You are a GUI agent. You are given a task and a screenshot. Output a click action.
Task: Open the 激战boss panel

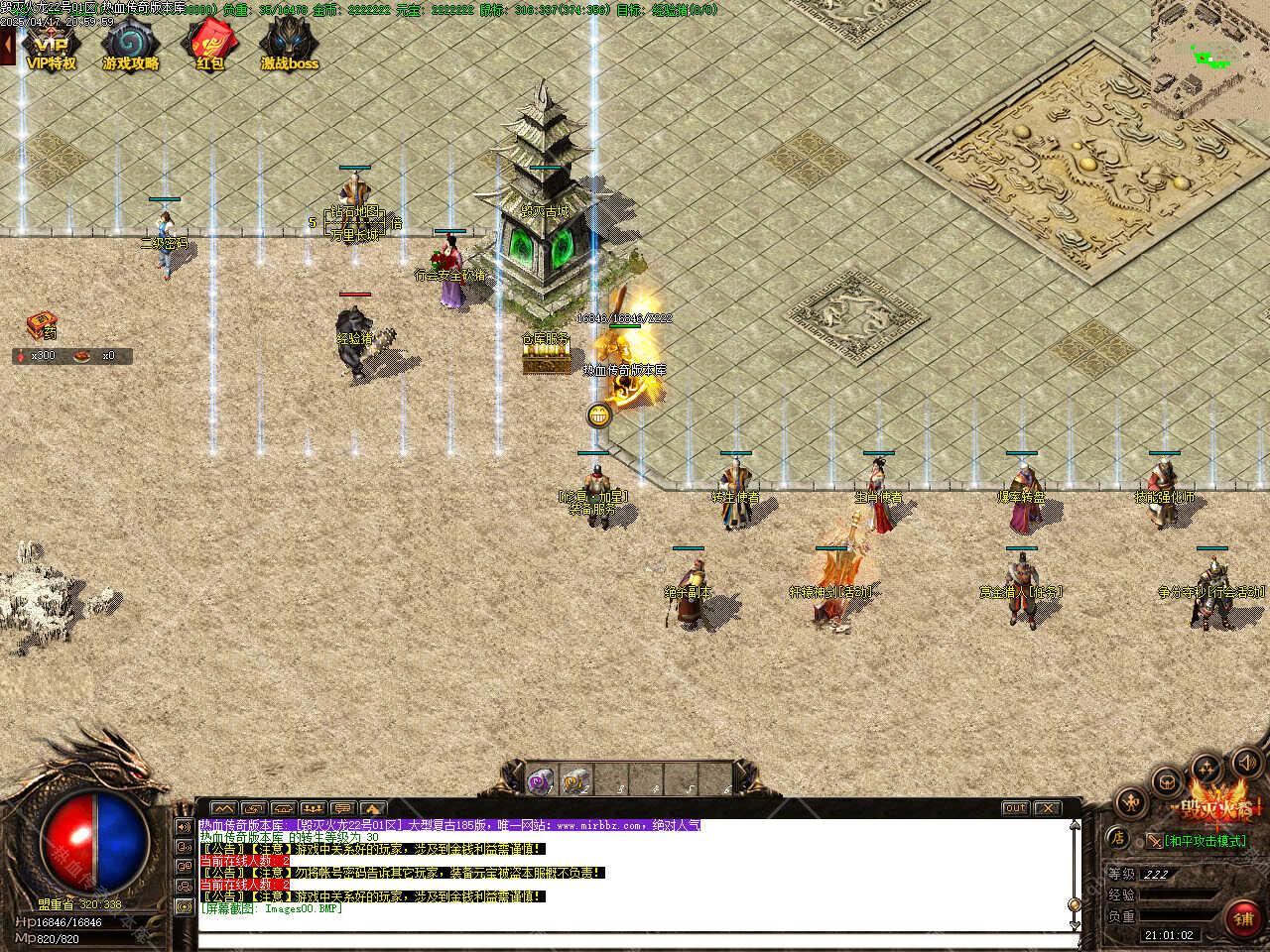point(290,43)
